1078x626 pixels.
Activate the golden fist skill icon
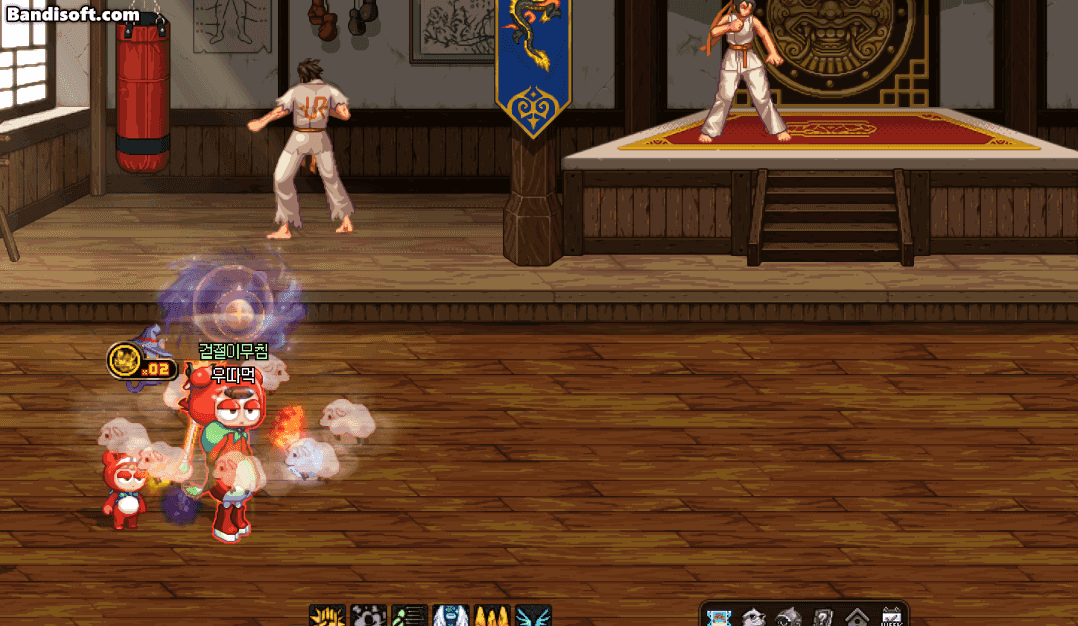(326, 616)
